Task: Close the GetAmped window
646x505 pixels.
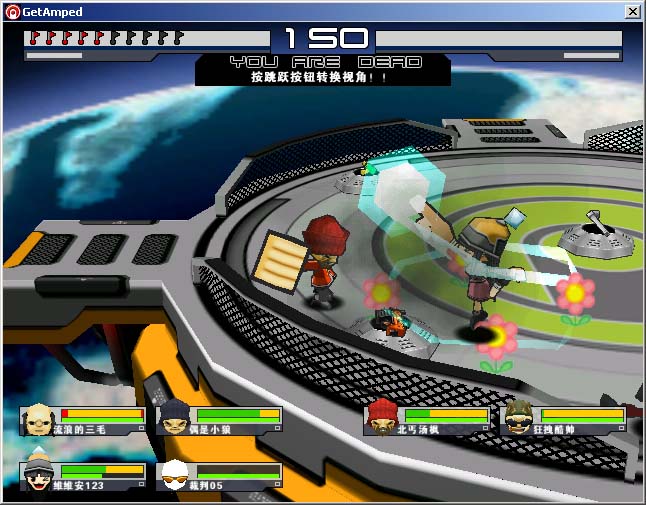Action: click(632, 11)
